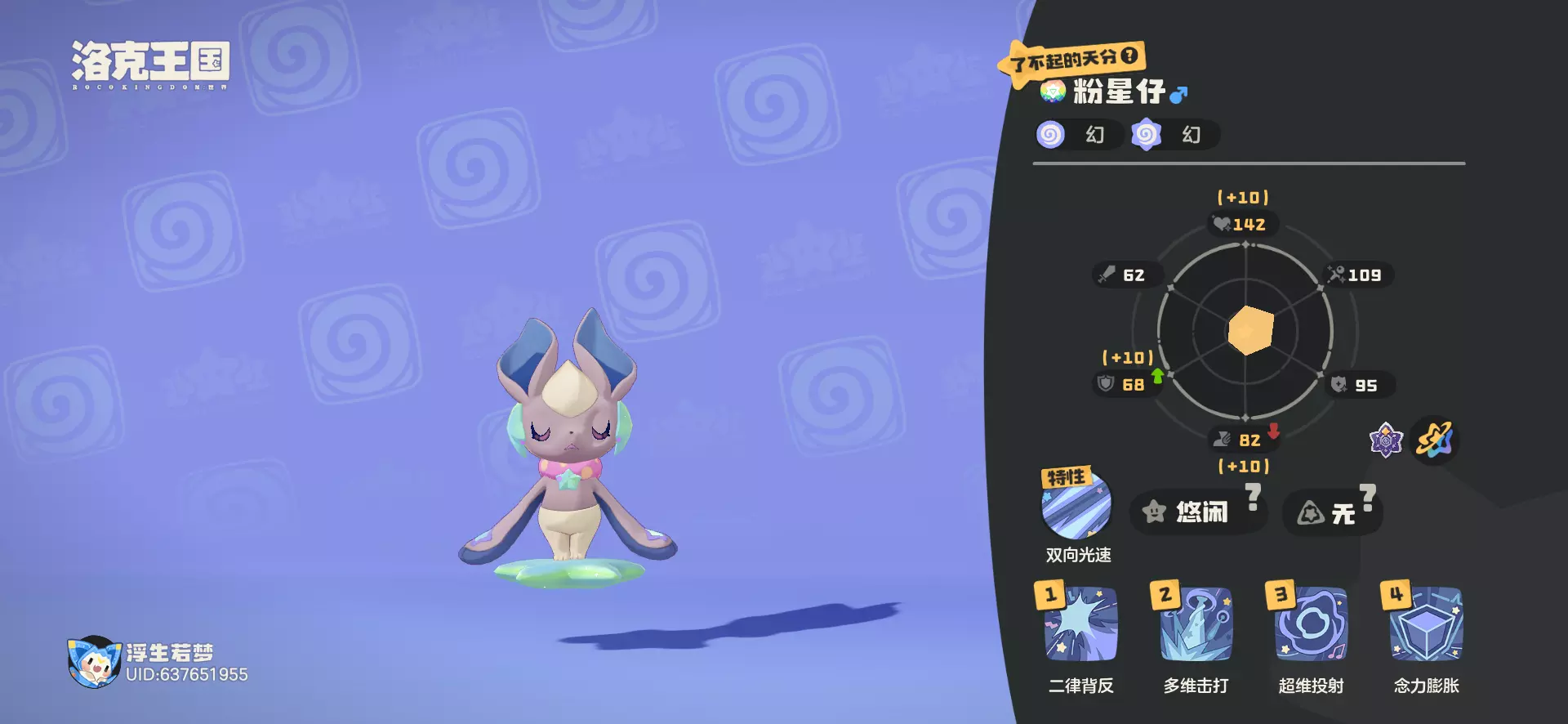Open the 了不起的天分 talent help tooltip
This screenshot has width=1568, height=724.
[1129, 56]
